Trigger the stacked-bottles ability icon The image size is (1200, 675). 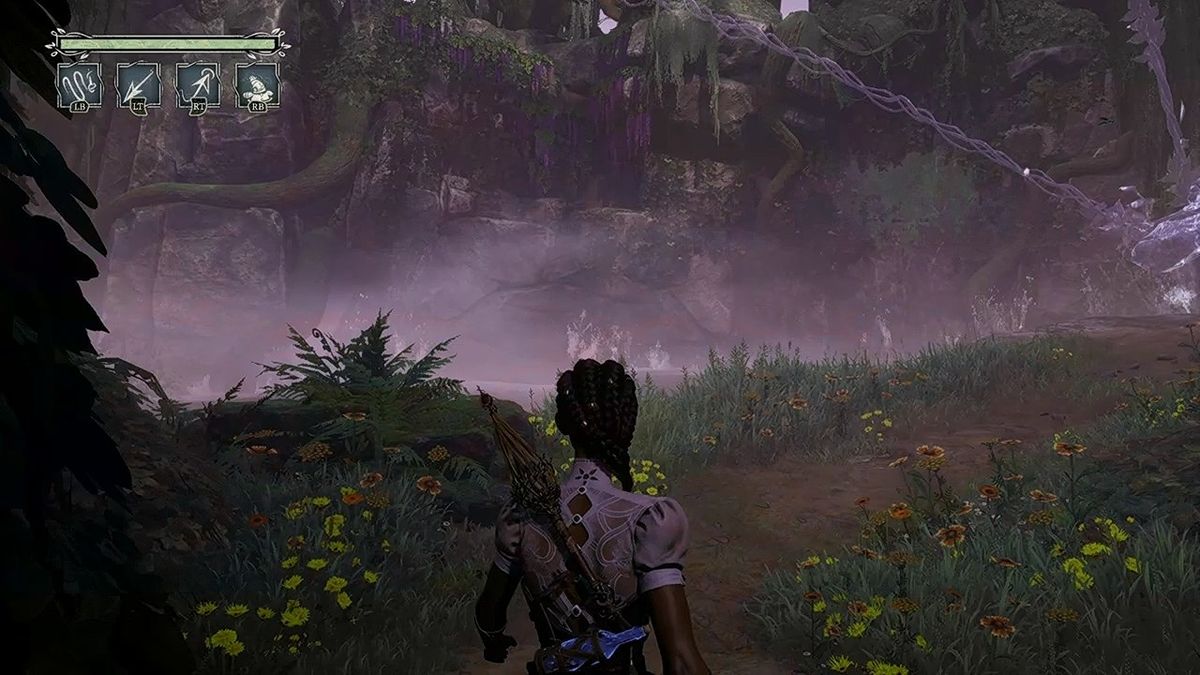pos(257,84)
